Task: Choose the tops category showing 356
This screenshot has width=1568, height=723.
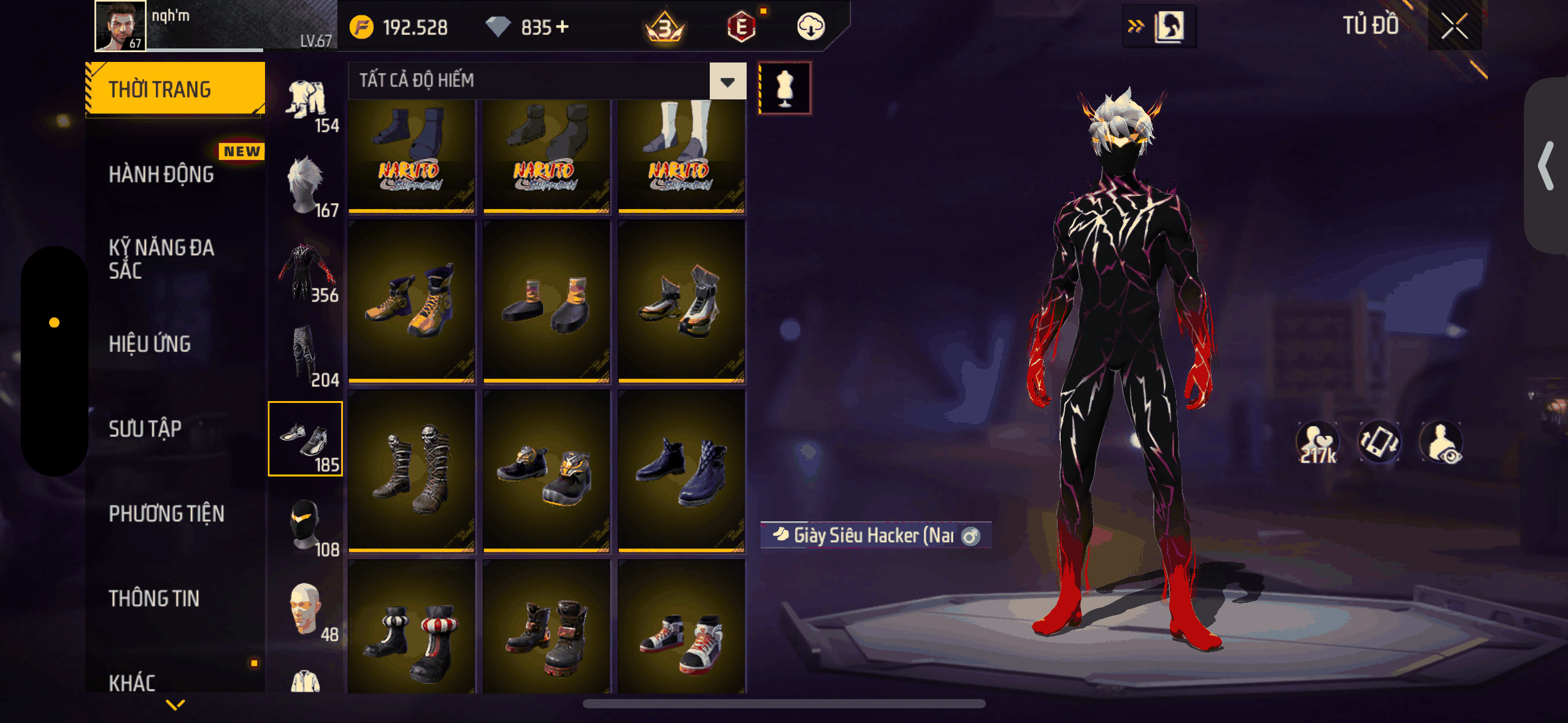Action: tap(306, 271)
